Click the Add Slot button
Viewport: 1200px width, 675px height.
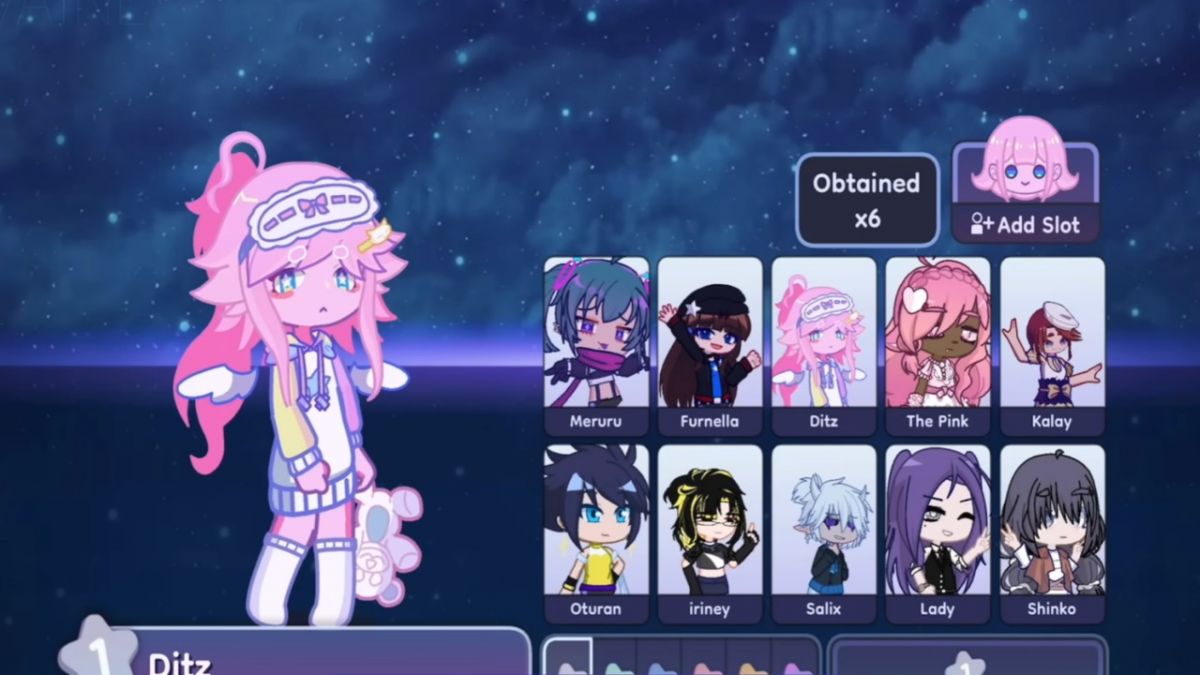(1025, 224)
